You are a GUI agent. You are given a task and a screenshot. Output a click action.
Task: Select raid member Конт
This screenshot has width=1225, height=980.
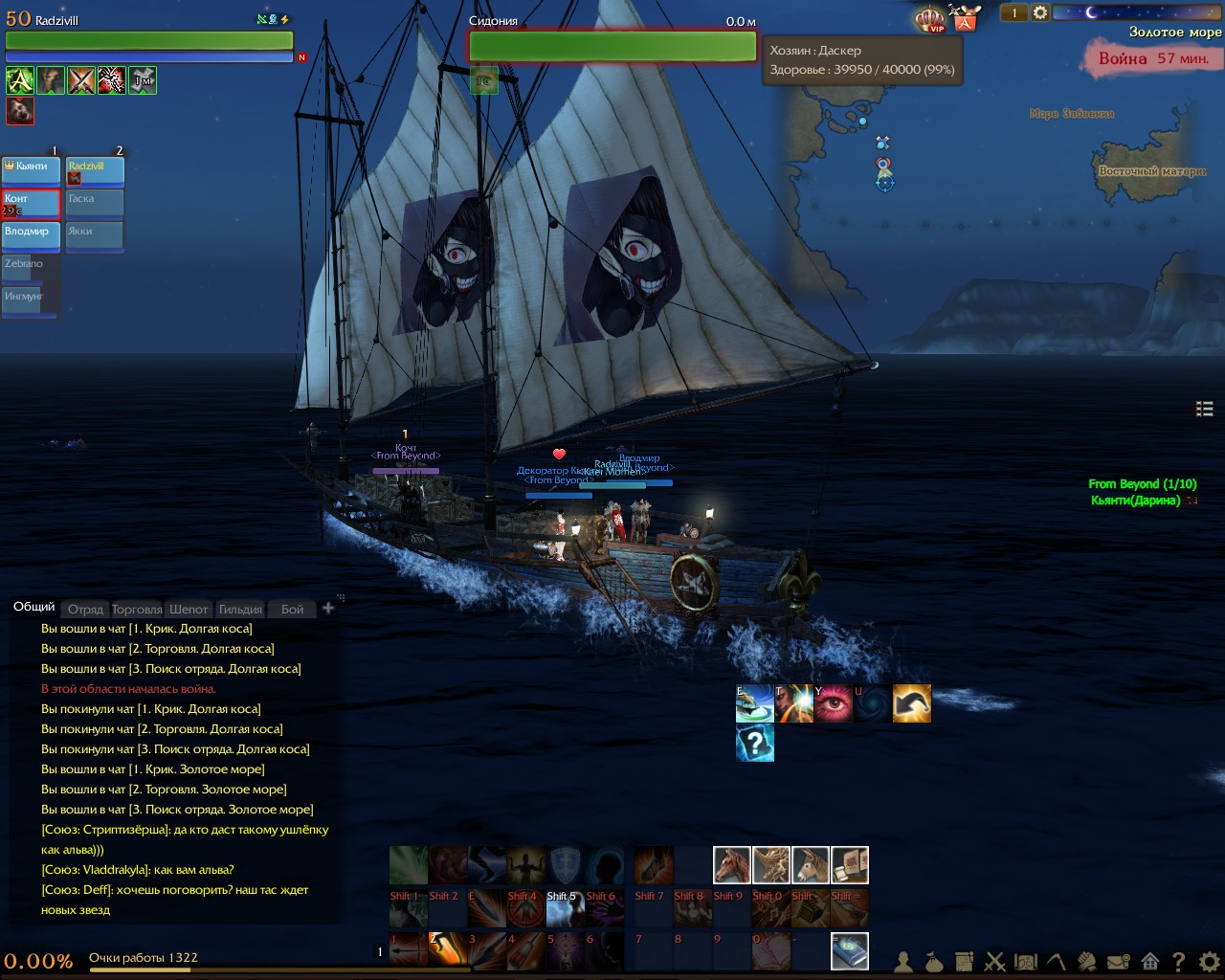[x=32, y=202]
